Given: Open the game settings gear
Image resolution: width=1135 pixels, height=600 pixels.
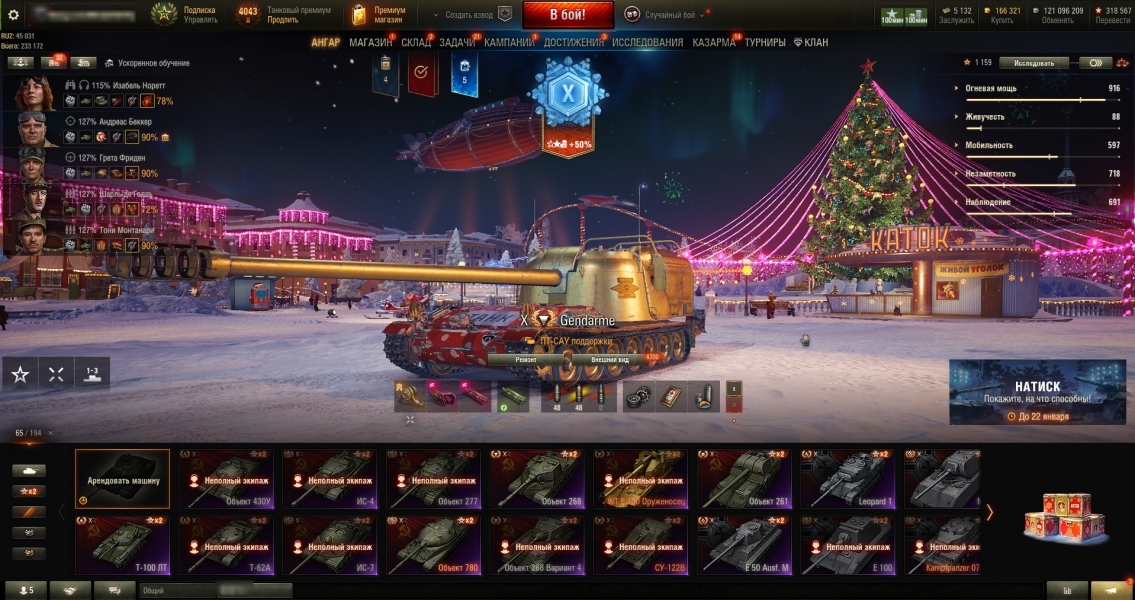Looking at the screenshot, I should click(x=13, y=15).
